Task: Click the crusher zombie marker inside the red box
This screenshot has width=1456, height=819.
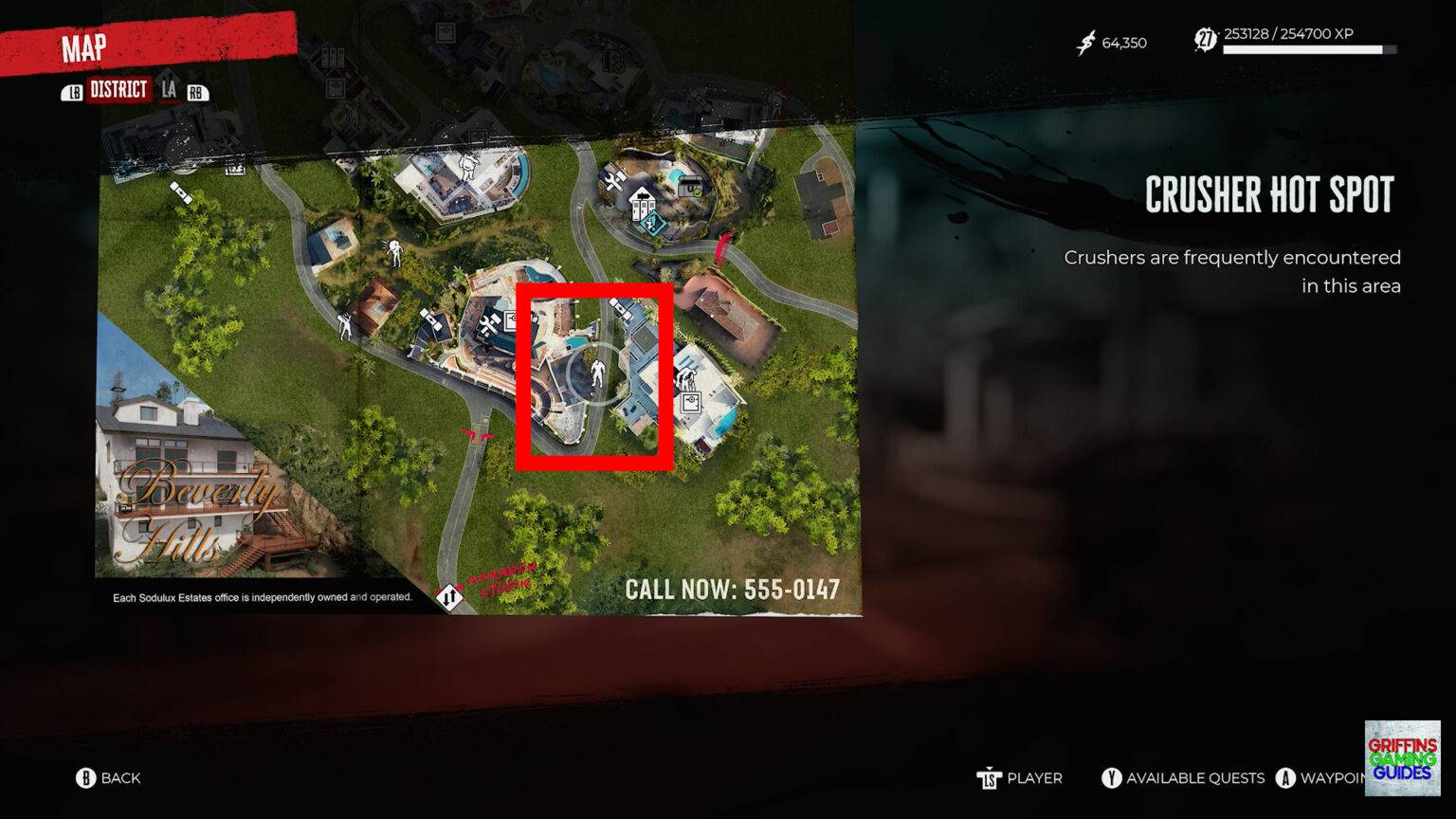Action: pos(598,373)
